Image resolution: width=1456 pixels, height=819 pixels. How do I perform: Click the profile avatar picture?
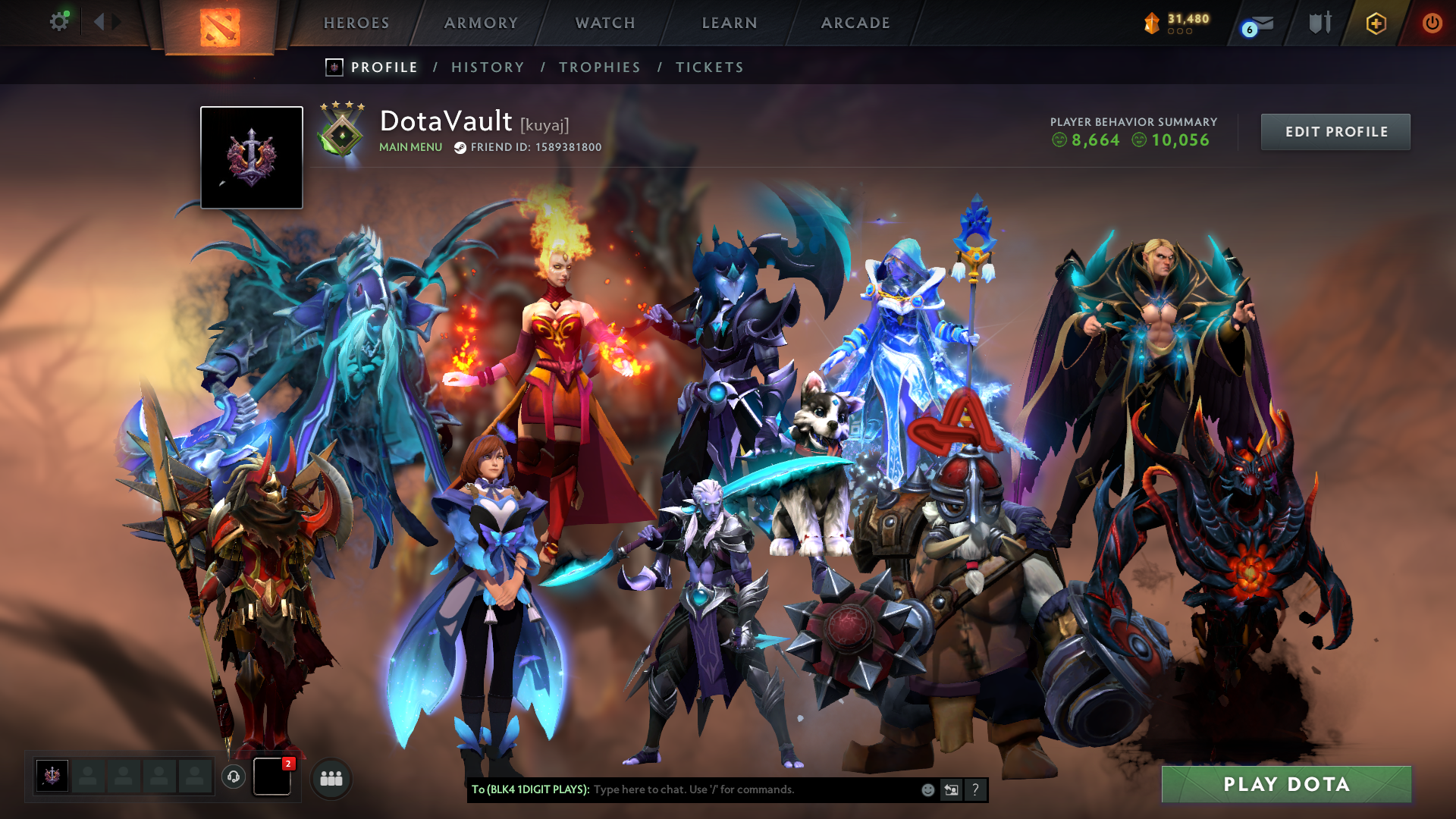[x=252, y=158]
